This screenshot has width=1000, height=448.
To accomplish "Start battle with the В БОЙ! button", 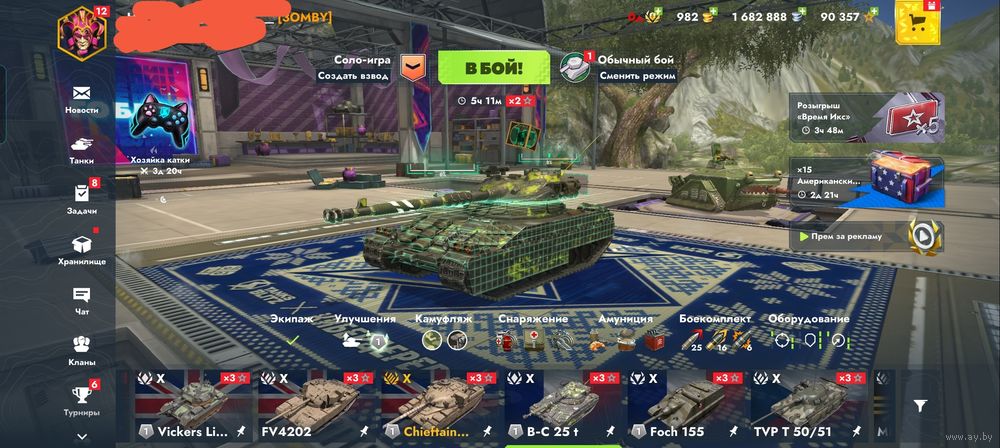I will pyautogui.click(x=493, y=67).
